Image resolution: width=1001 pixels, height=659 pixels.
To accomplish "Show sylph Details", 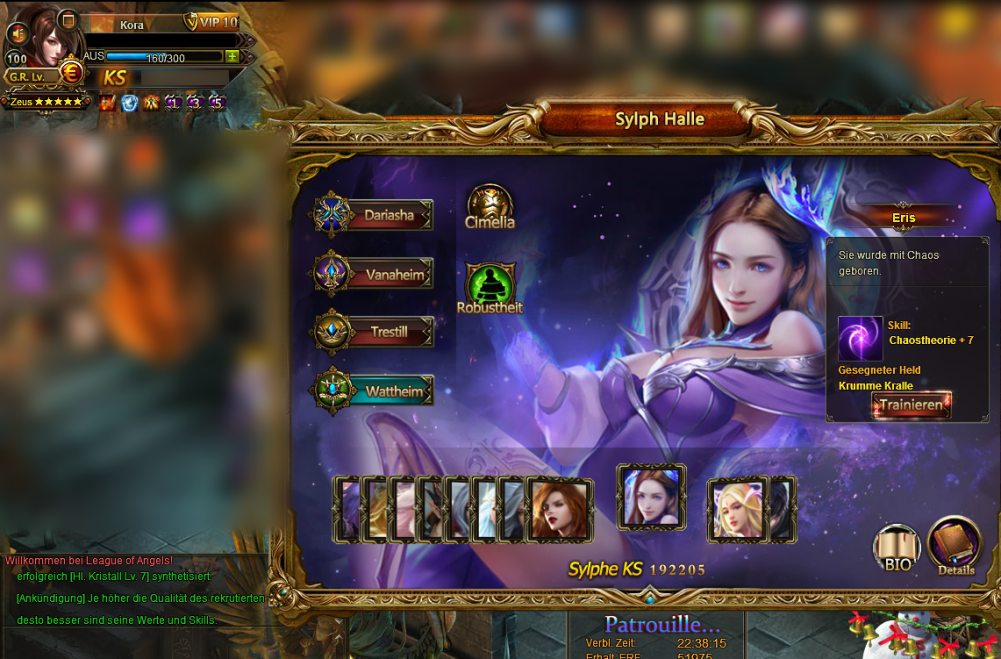I will [x=955, y=545].
